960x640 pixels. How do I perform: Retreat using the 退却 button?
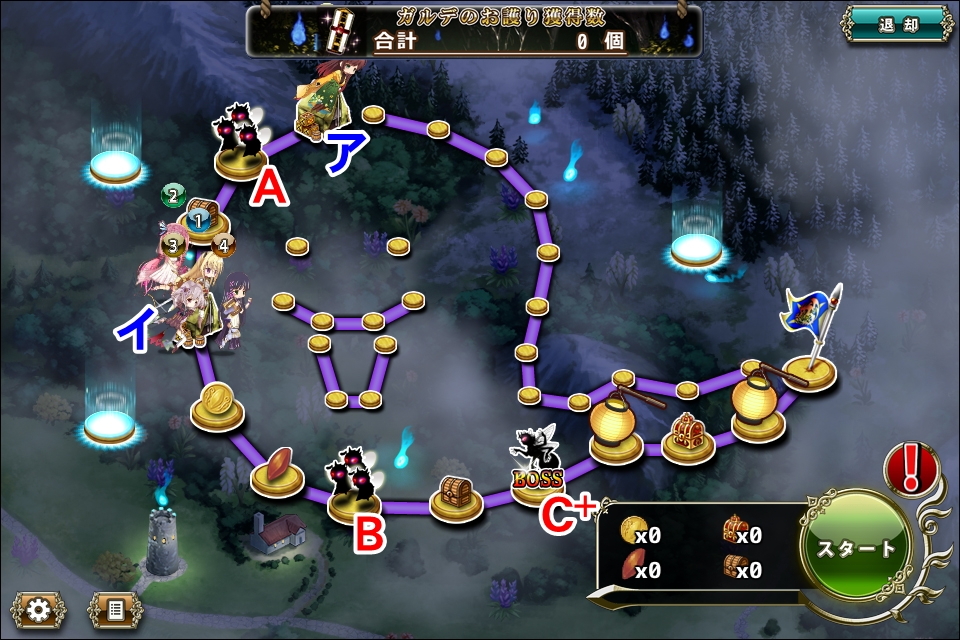point(895,25)
